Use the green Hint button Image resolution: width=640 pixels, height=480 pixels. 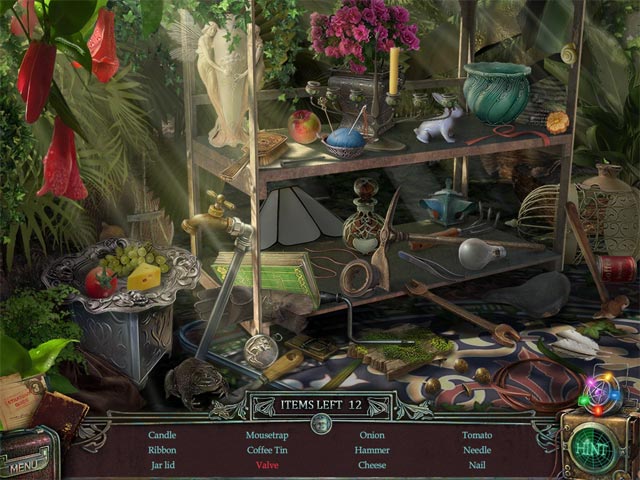592,448
